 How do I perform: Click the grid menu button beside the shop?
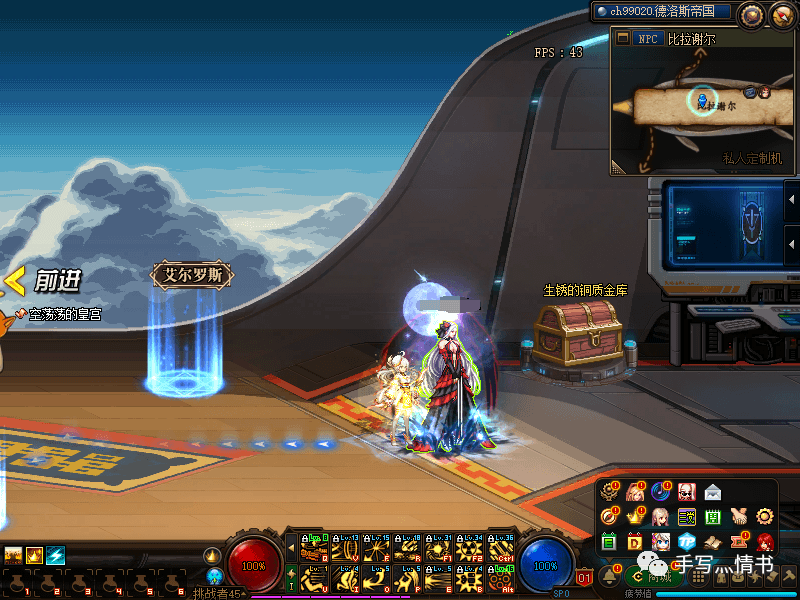coord(700,576)
